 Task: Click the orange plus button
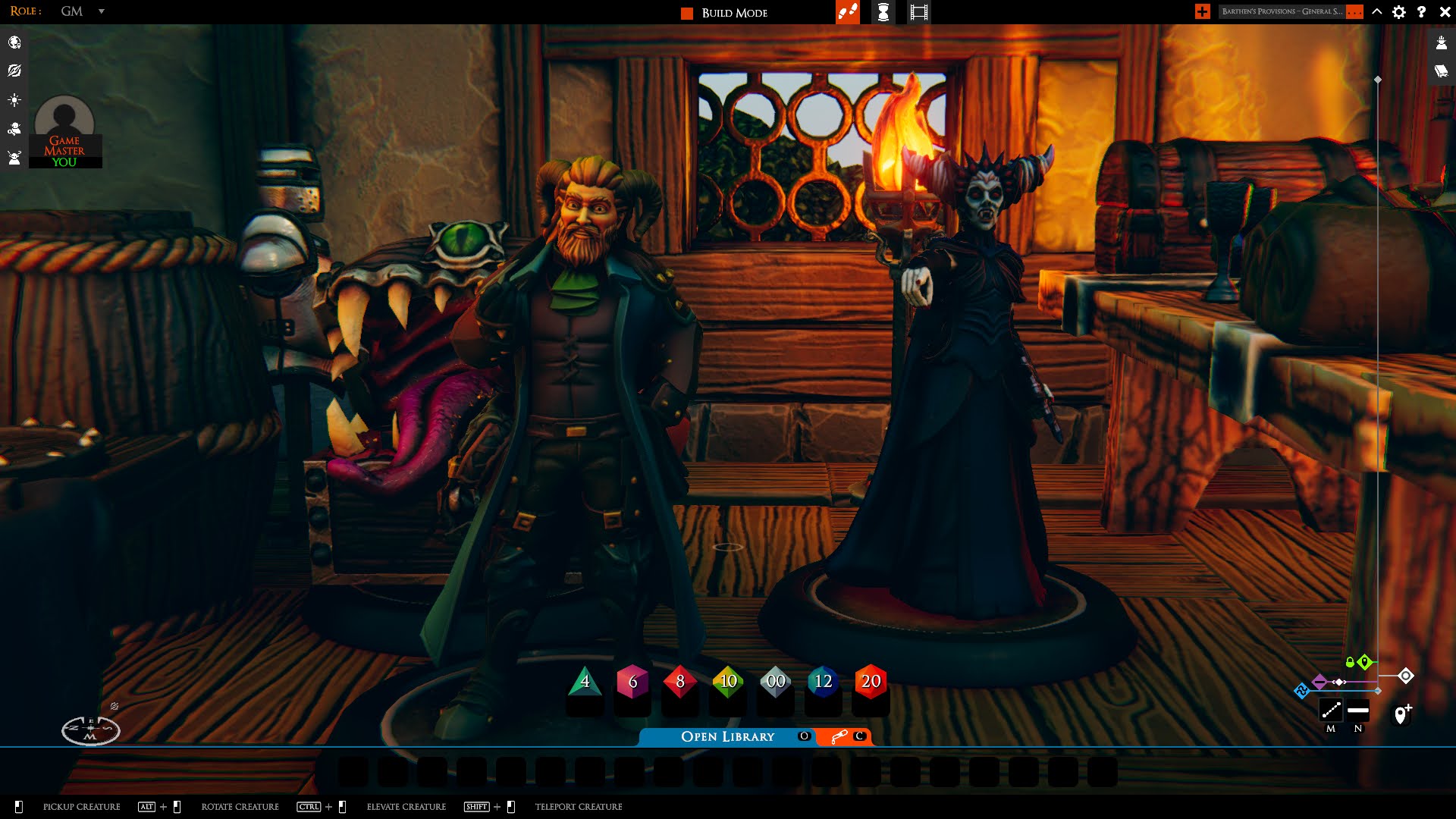[1202, 11]
